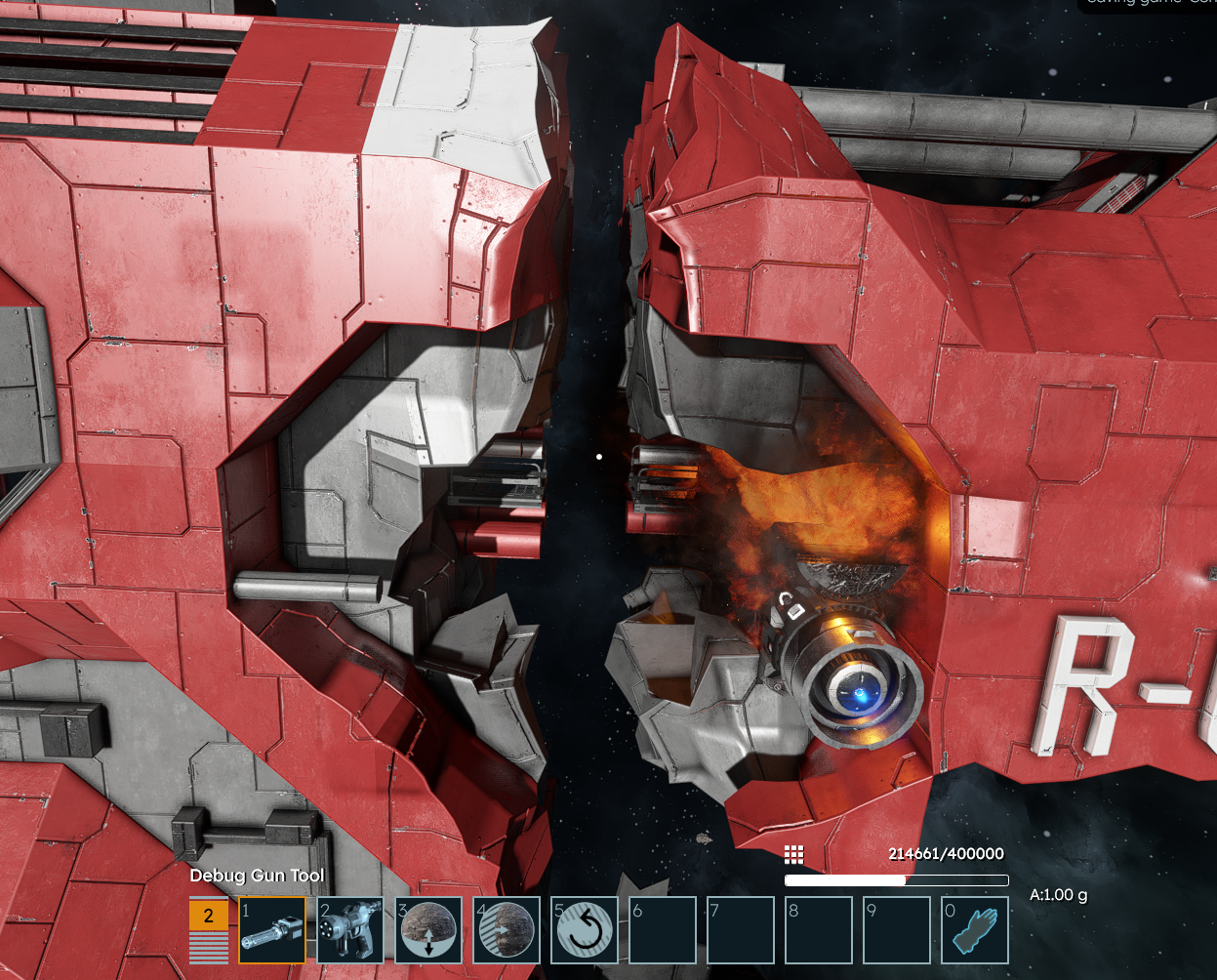The height and width of the screenshot is (980, 1217).
Task: Click the orange toolbar page number 2
Action: (x=208, y=917)
